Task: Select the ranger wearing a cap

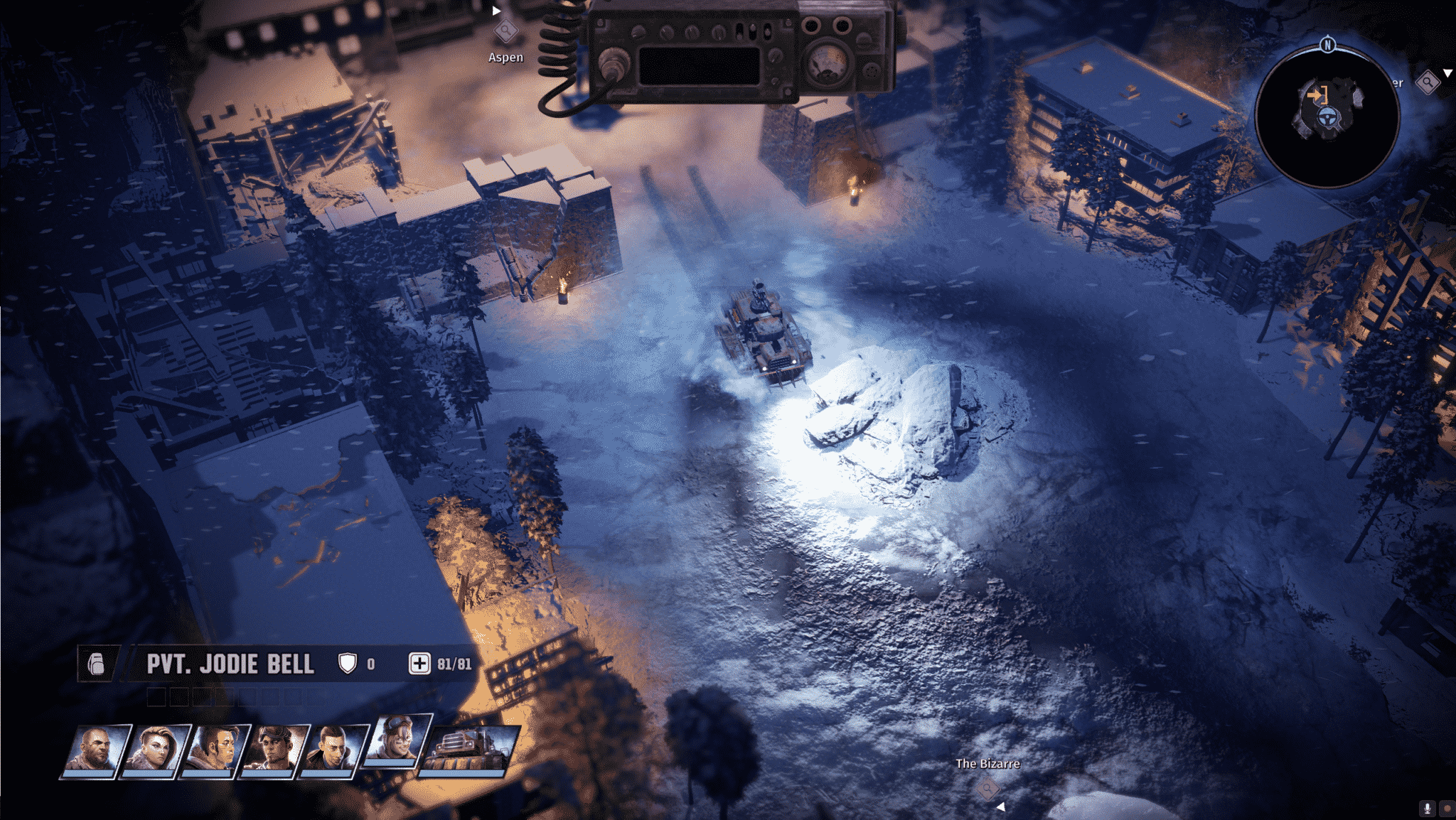Action: 274,751
